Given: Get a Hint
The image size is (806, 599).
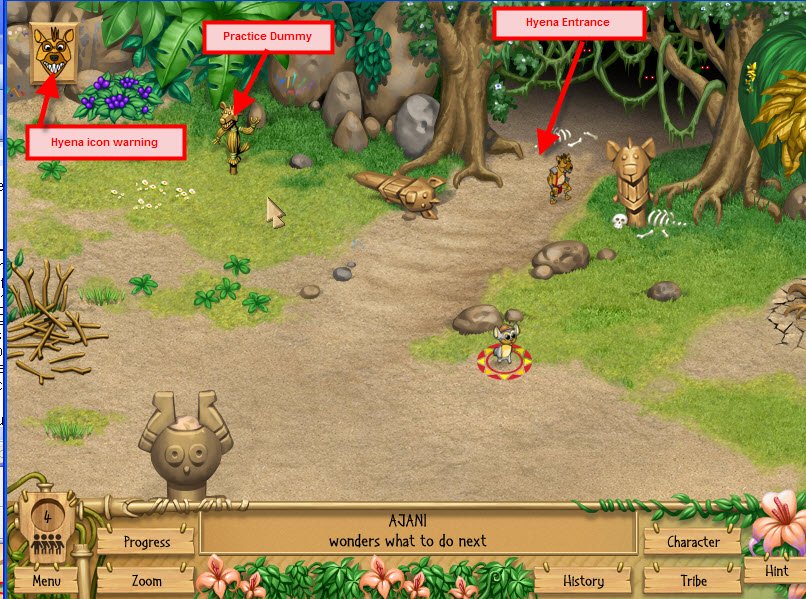Looking at the screenshot, I should pos(776,571).
